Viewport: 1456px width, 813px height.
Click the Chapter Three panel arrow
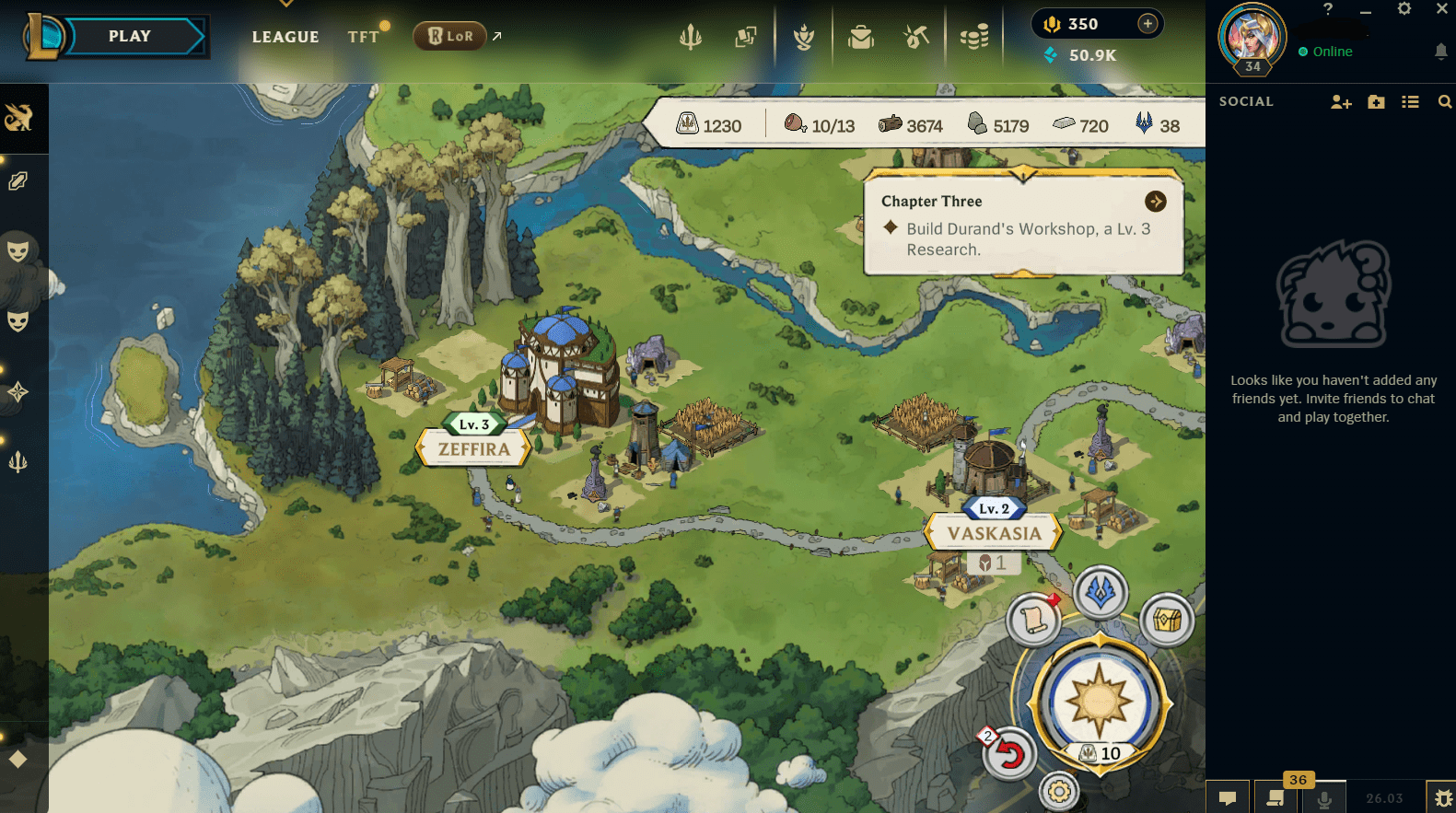[1156, 201]
